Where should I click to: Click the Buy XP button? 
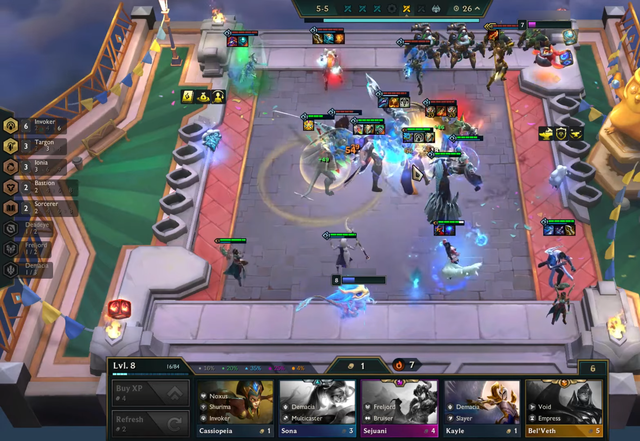point(148,392)
